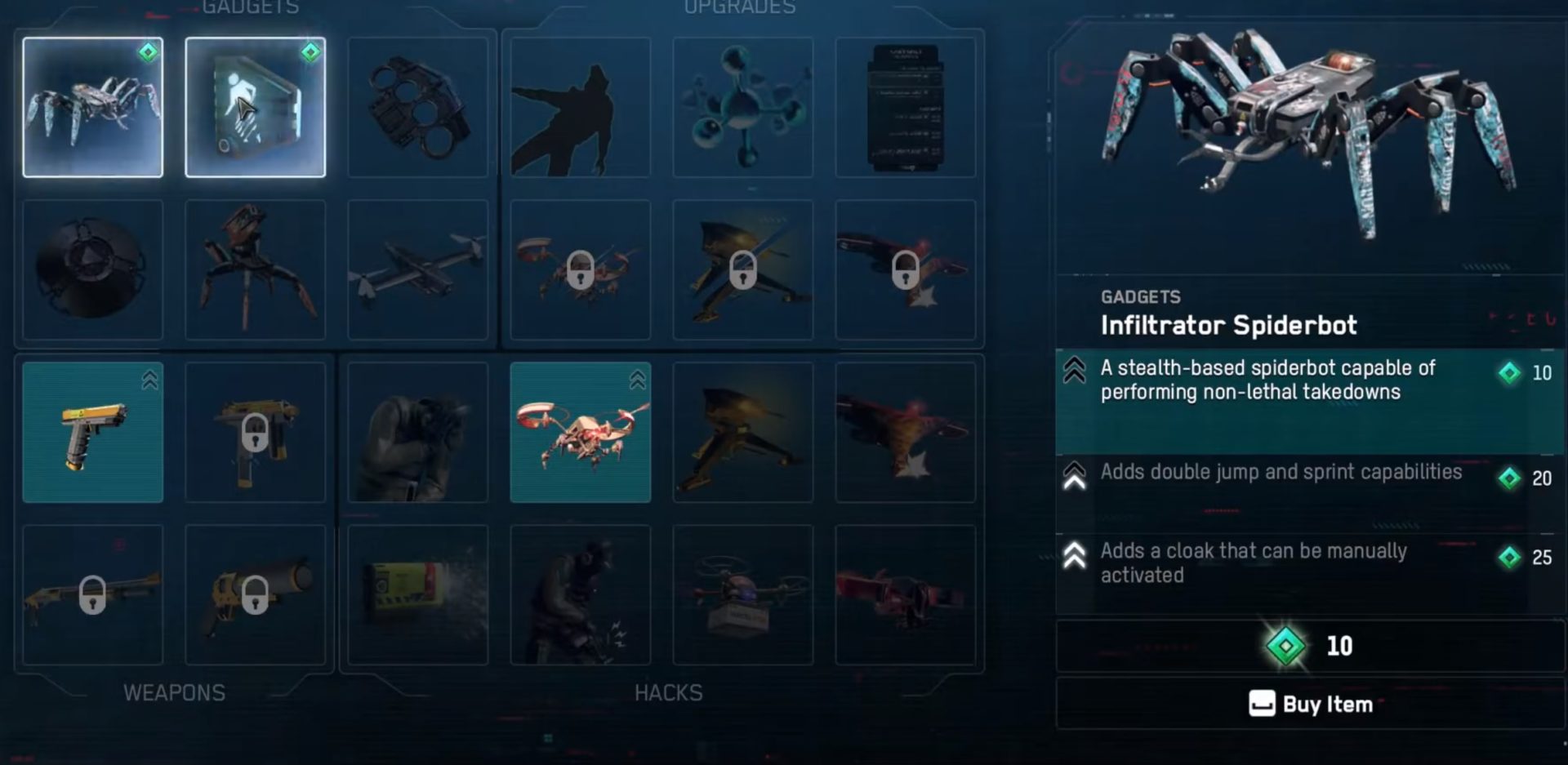Unlock the locked starred drone upgrade tile
This screenshot has height=765, width=1568.
(x=906, y=269)
